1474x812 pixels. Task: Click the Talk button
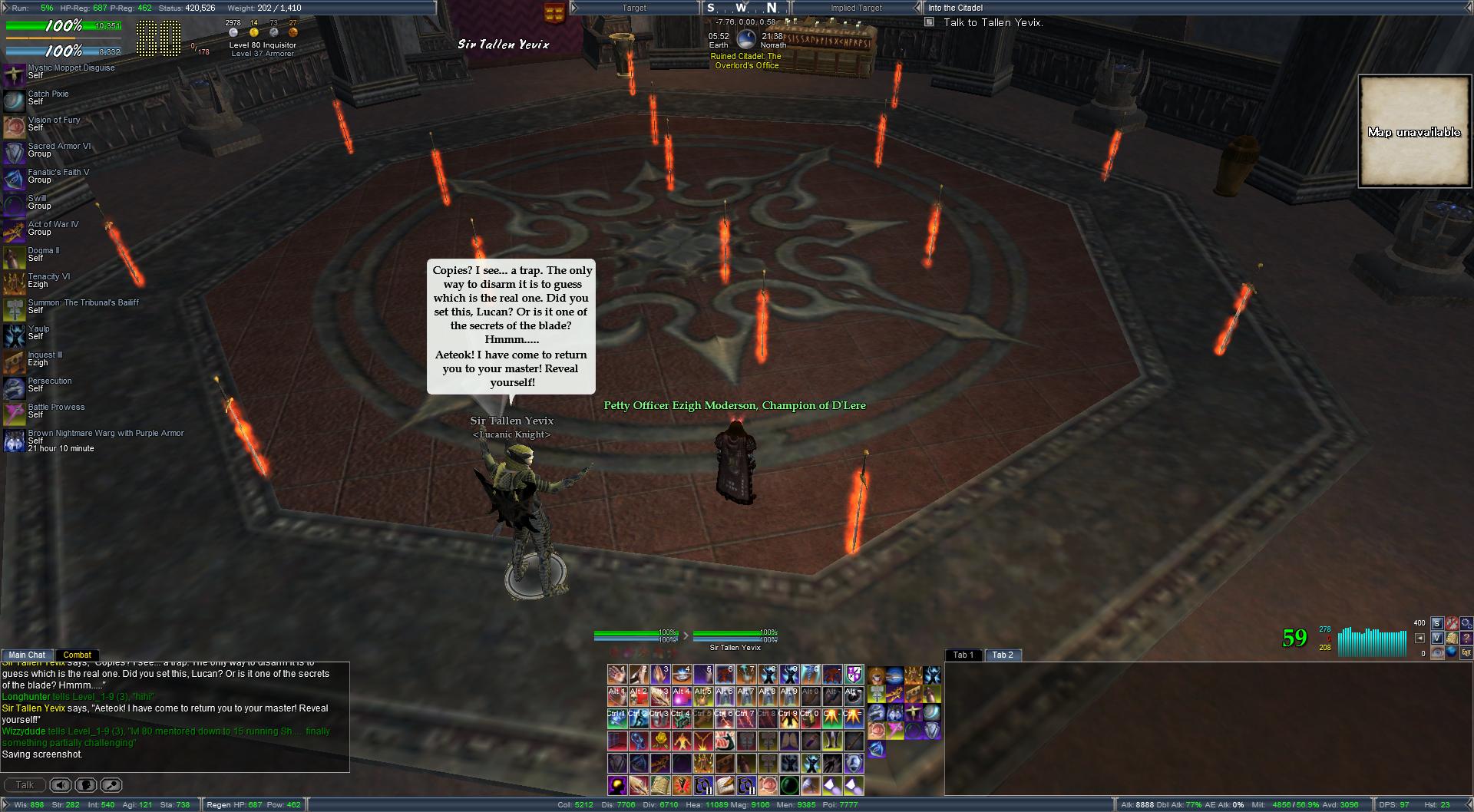pyautogui.click(x=25, y=785)
